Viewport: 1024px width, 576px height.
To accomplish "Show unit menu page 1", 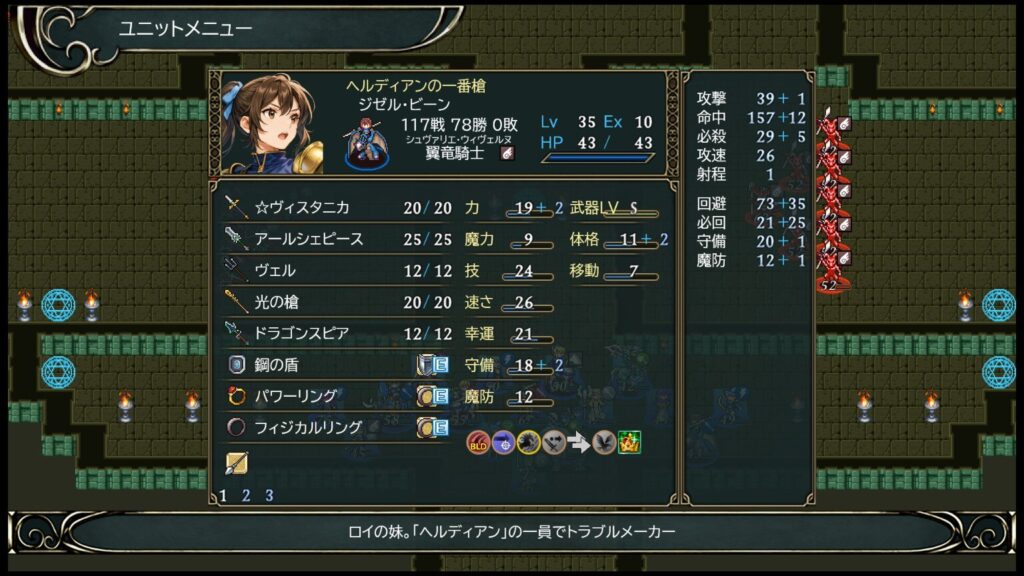I will 223,495.
